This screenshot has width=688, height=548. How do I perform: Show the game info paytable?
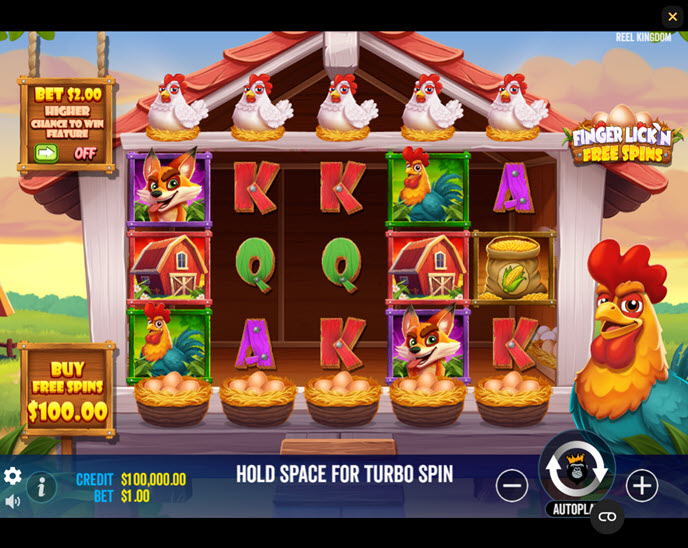pos(41,487)
